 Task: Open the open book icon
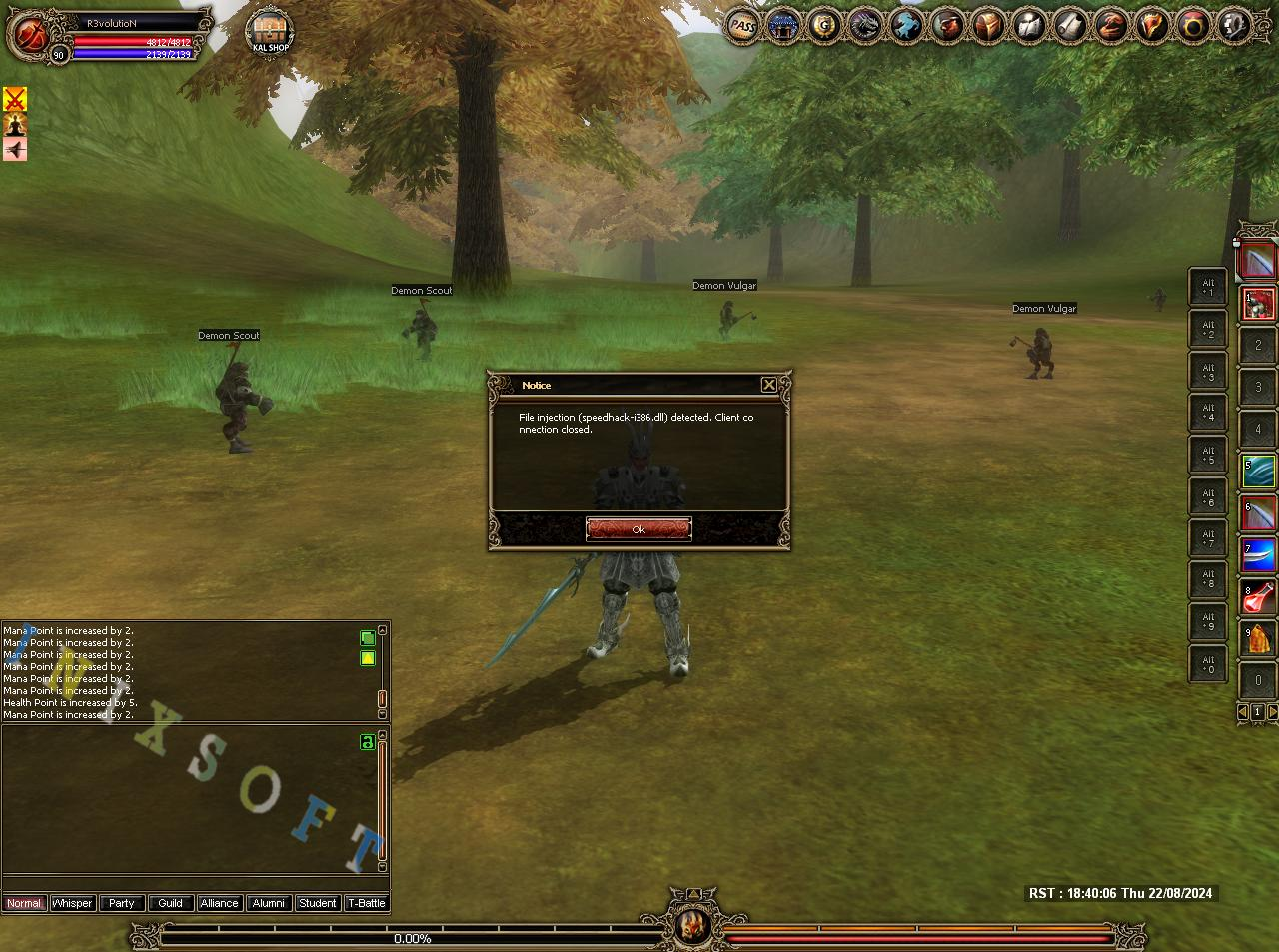pyautogui.click(x=1030, y=26)
